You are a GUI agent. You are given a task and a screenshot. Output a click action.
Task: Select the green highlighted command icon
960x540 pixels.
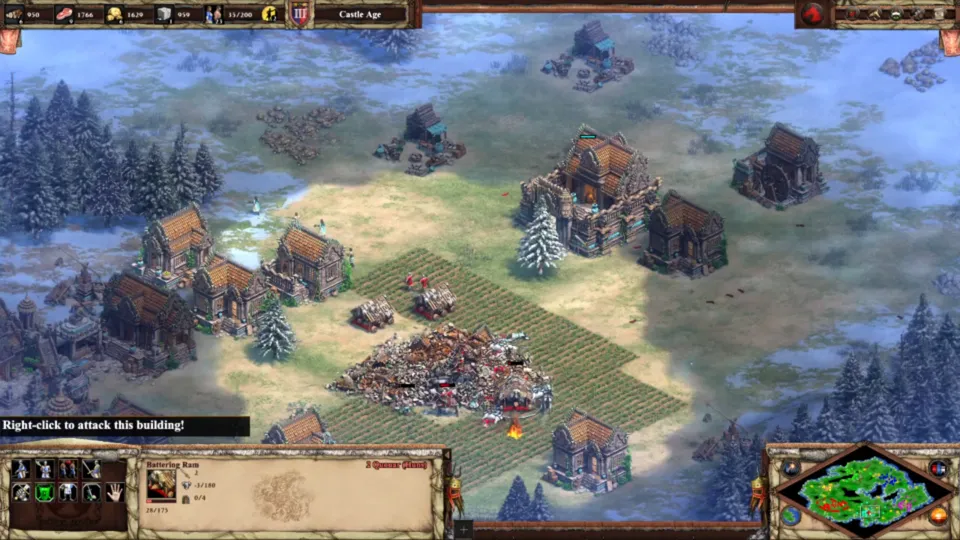[44, 492]
